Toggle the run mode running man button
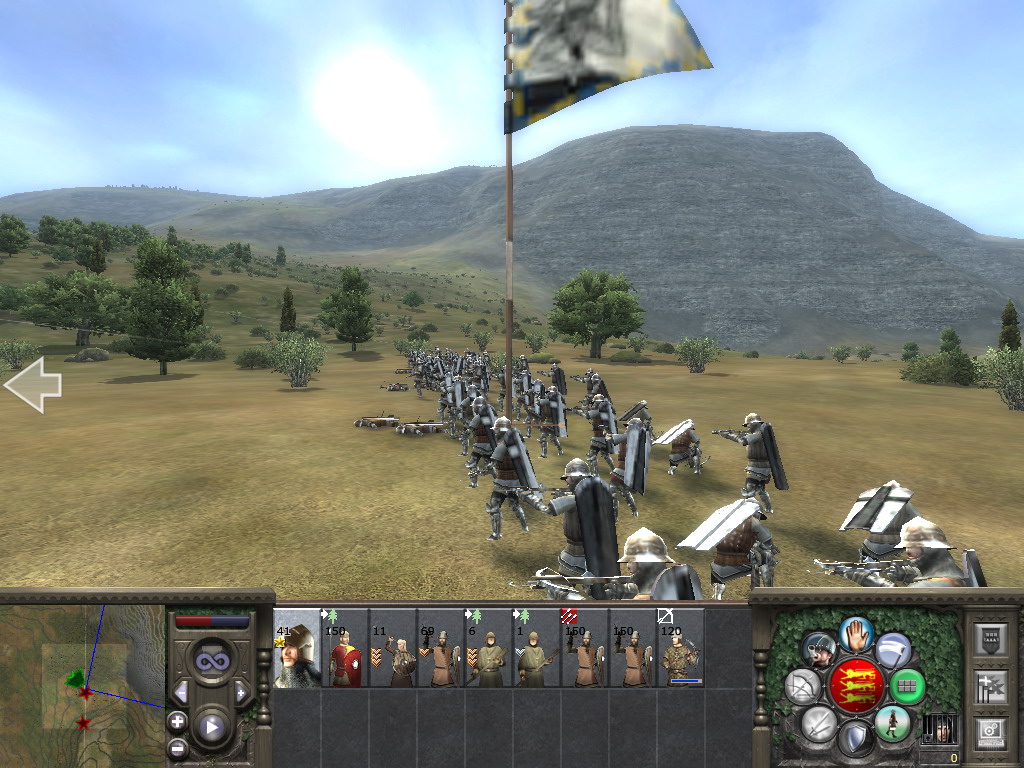Screen dimensions: 1024x768 892,722
